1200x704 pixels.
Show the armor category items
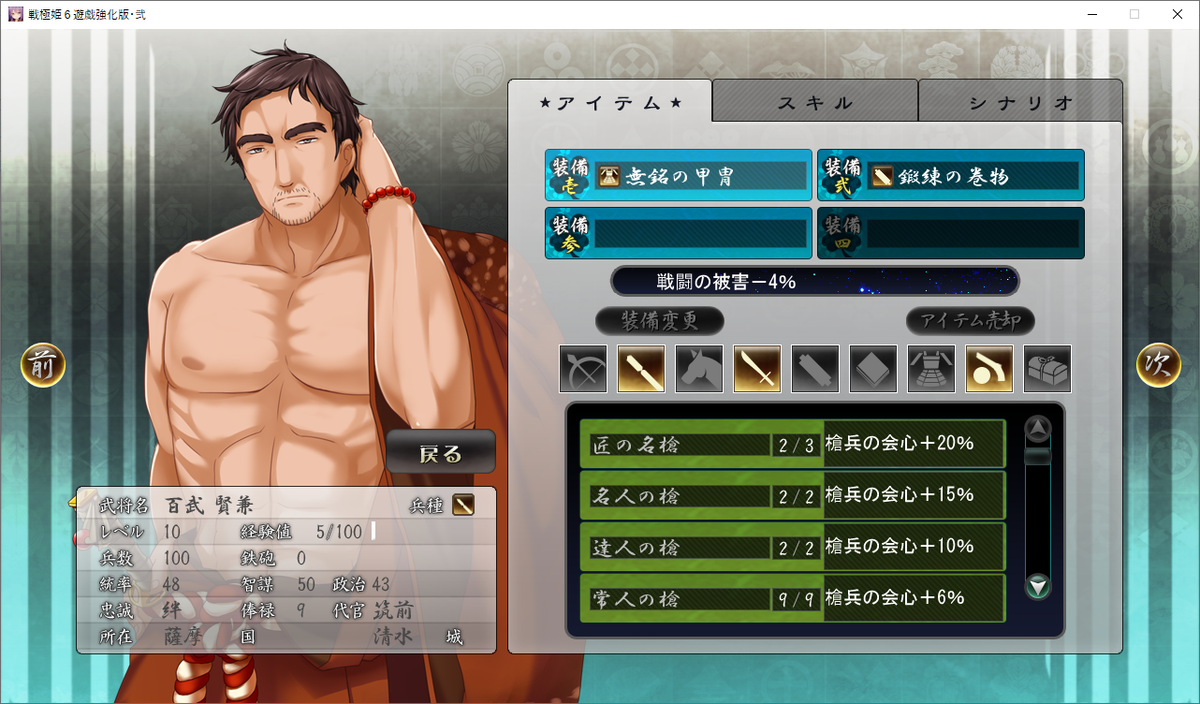pos(932,369)
